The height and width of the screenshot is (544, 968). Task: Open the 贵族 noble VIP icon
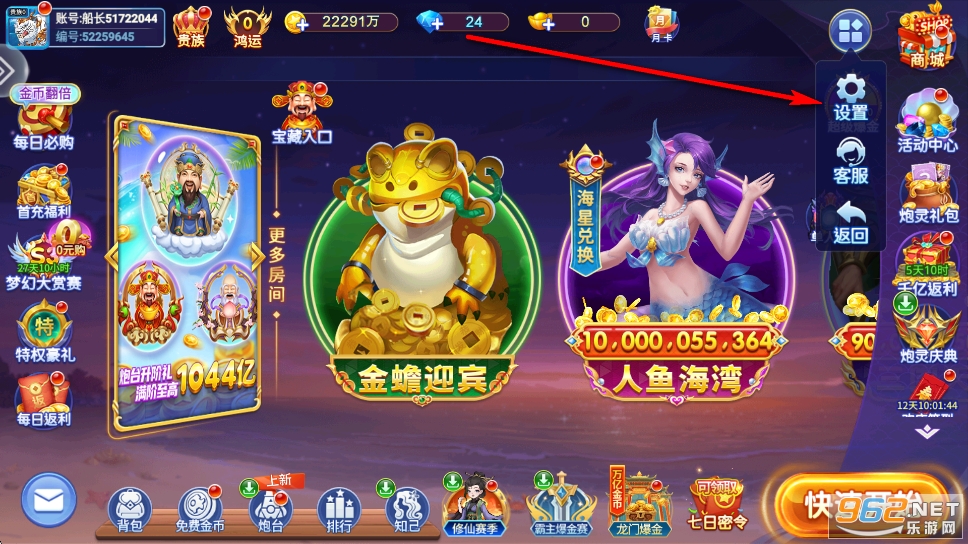tap(191, 25)
